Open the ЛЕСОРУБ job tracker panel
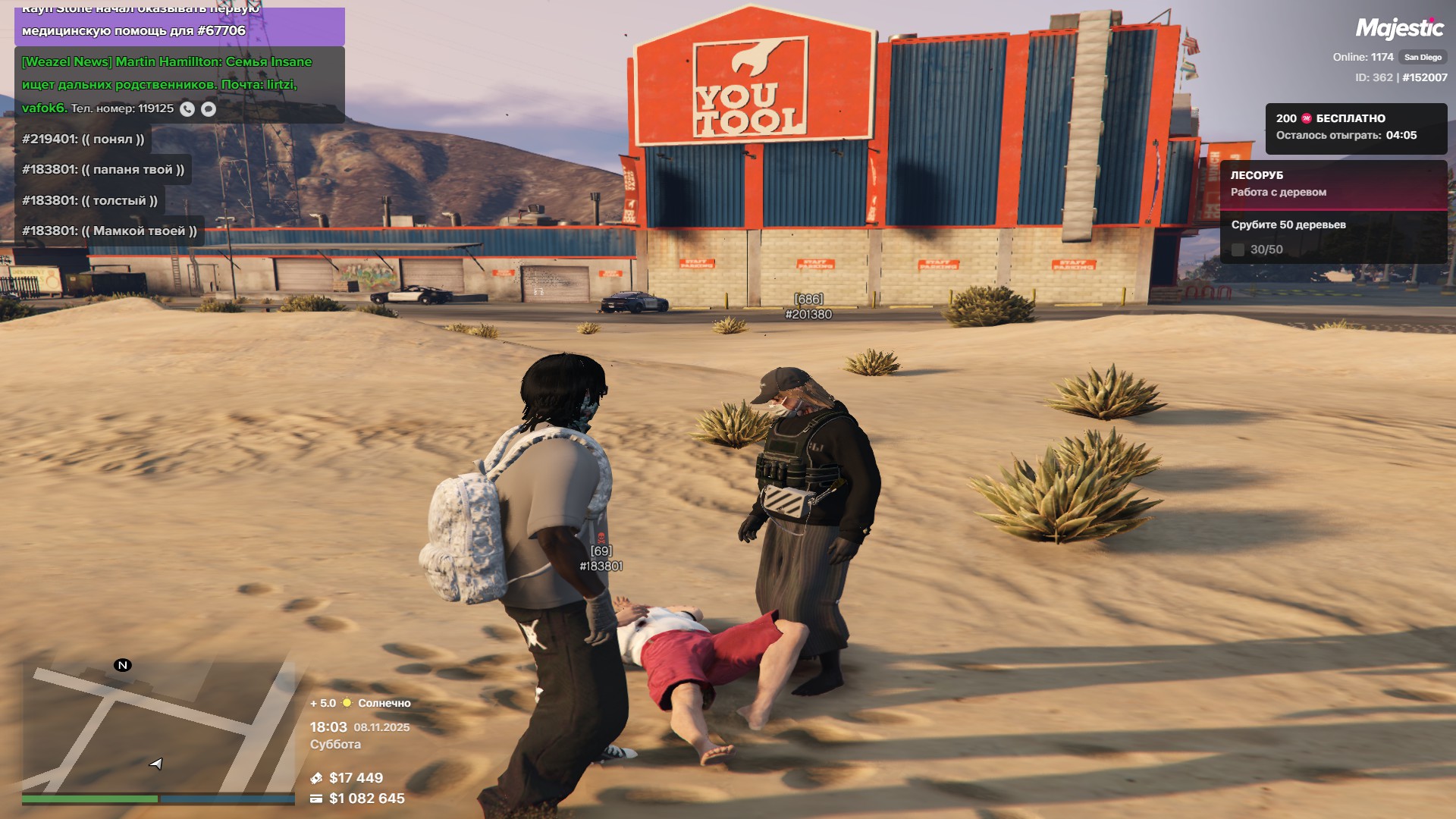The height and width of the screenshot is (819, 1456). [1333, 184]
